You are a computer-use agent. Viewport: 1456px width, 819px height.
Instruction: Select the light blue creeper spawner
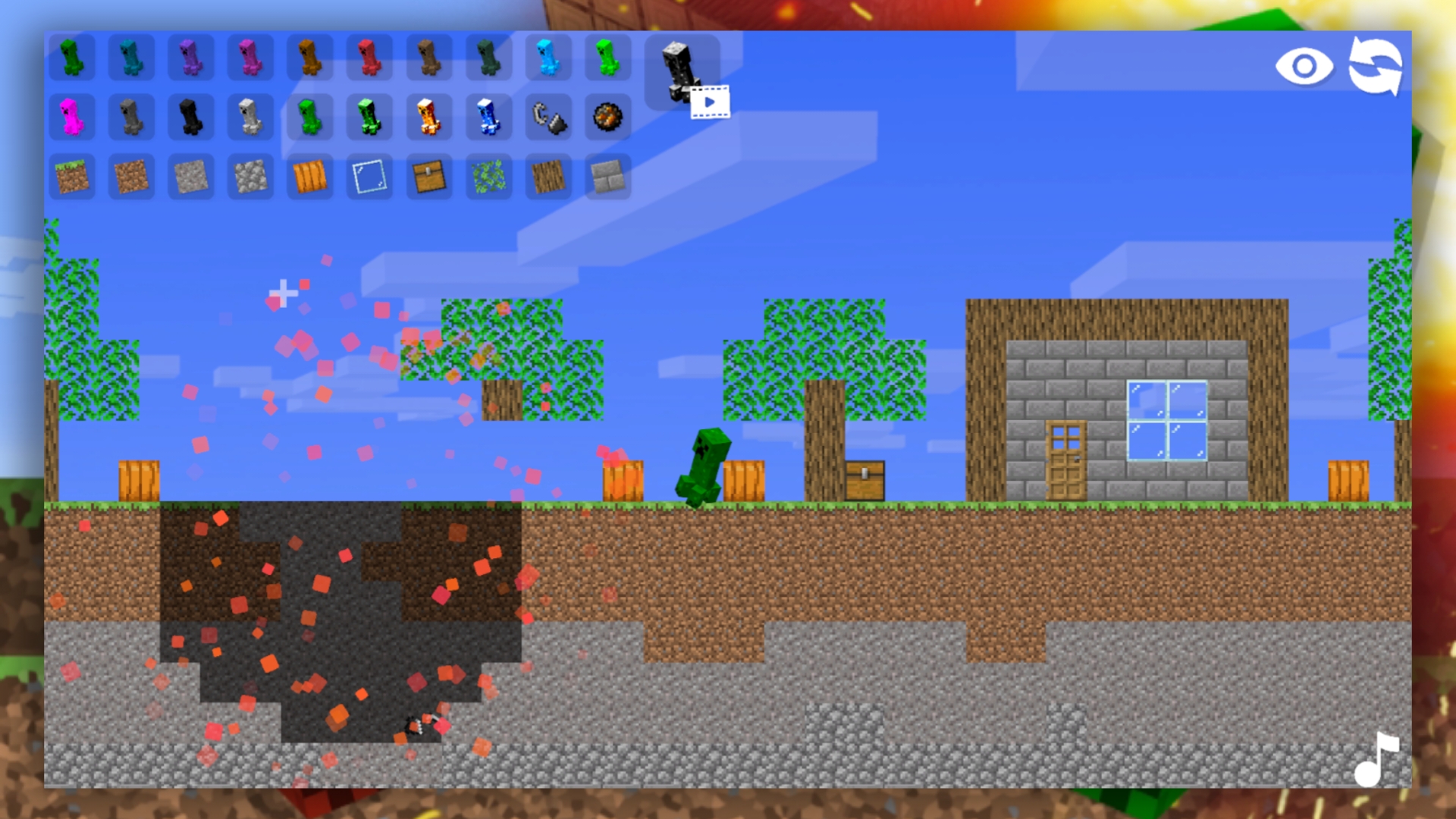(546, 57)
